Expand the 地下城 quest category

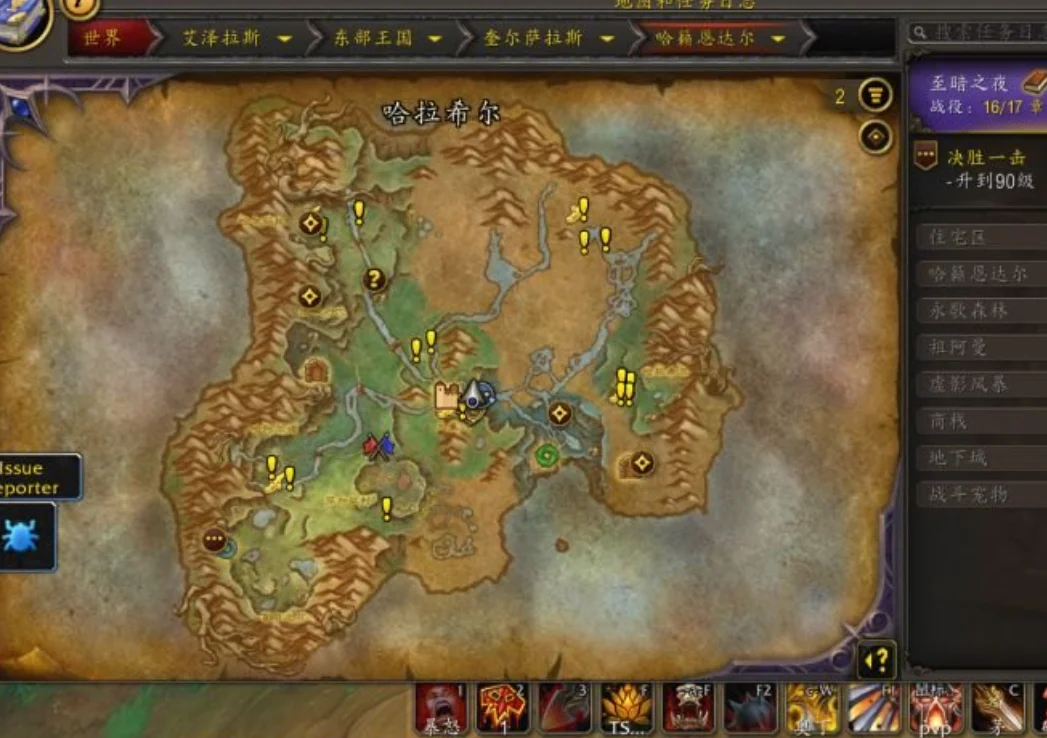click(x=981, y=458)
